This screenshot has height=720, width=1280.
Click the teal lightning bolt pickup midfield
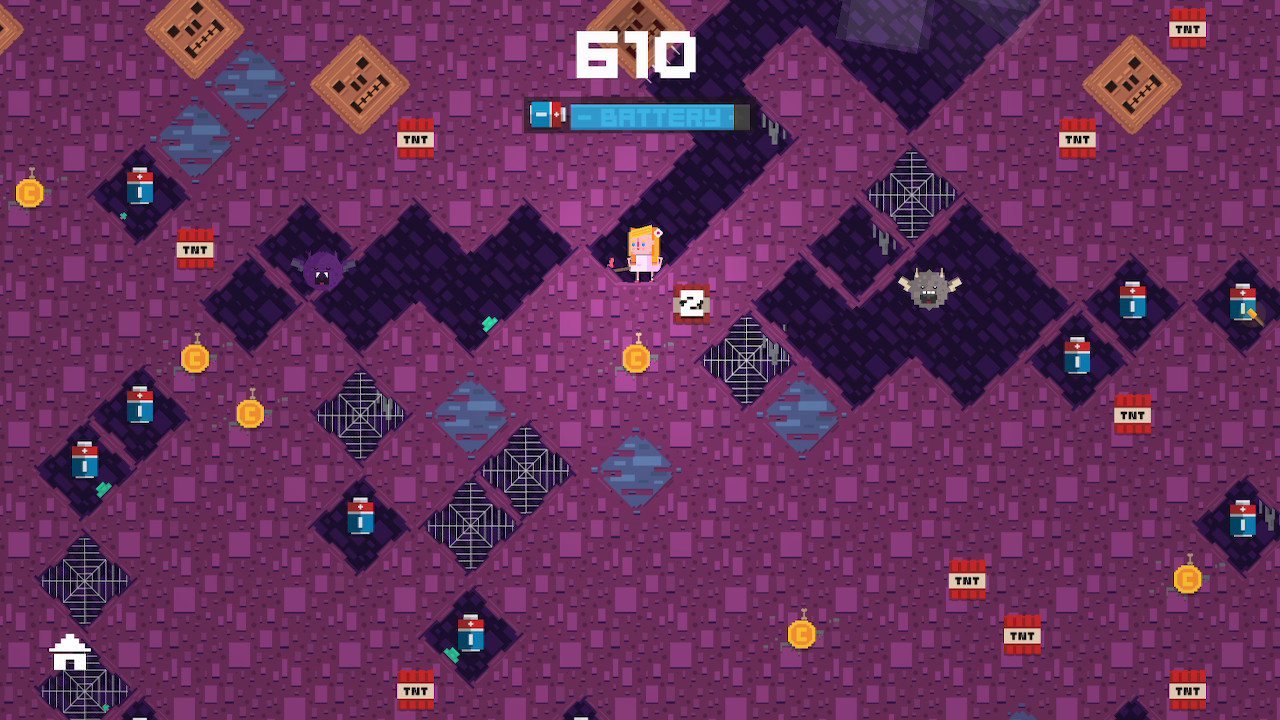[489, 323]
